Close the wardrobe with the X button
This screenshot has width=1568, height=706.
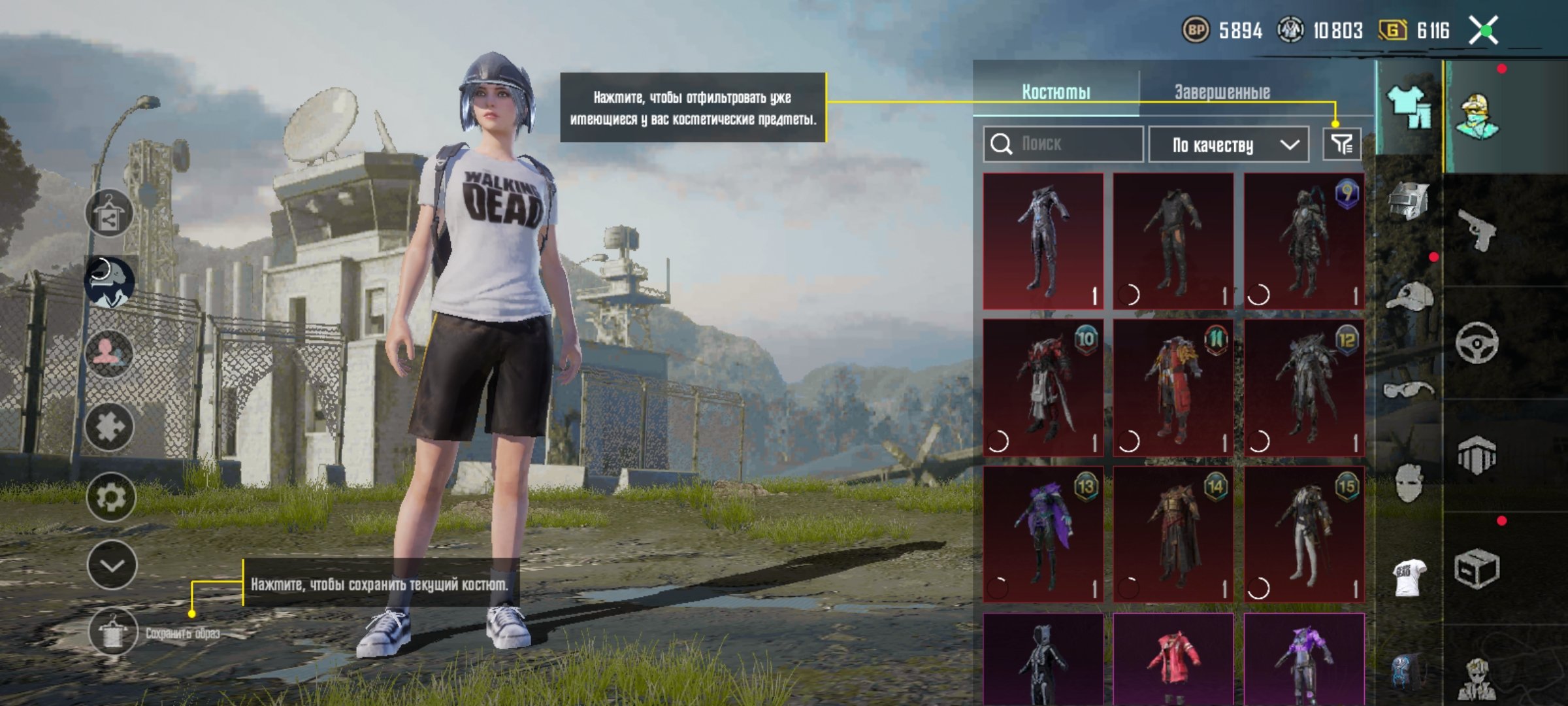[x=1484, y=31]
